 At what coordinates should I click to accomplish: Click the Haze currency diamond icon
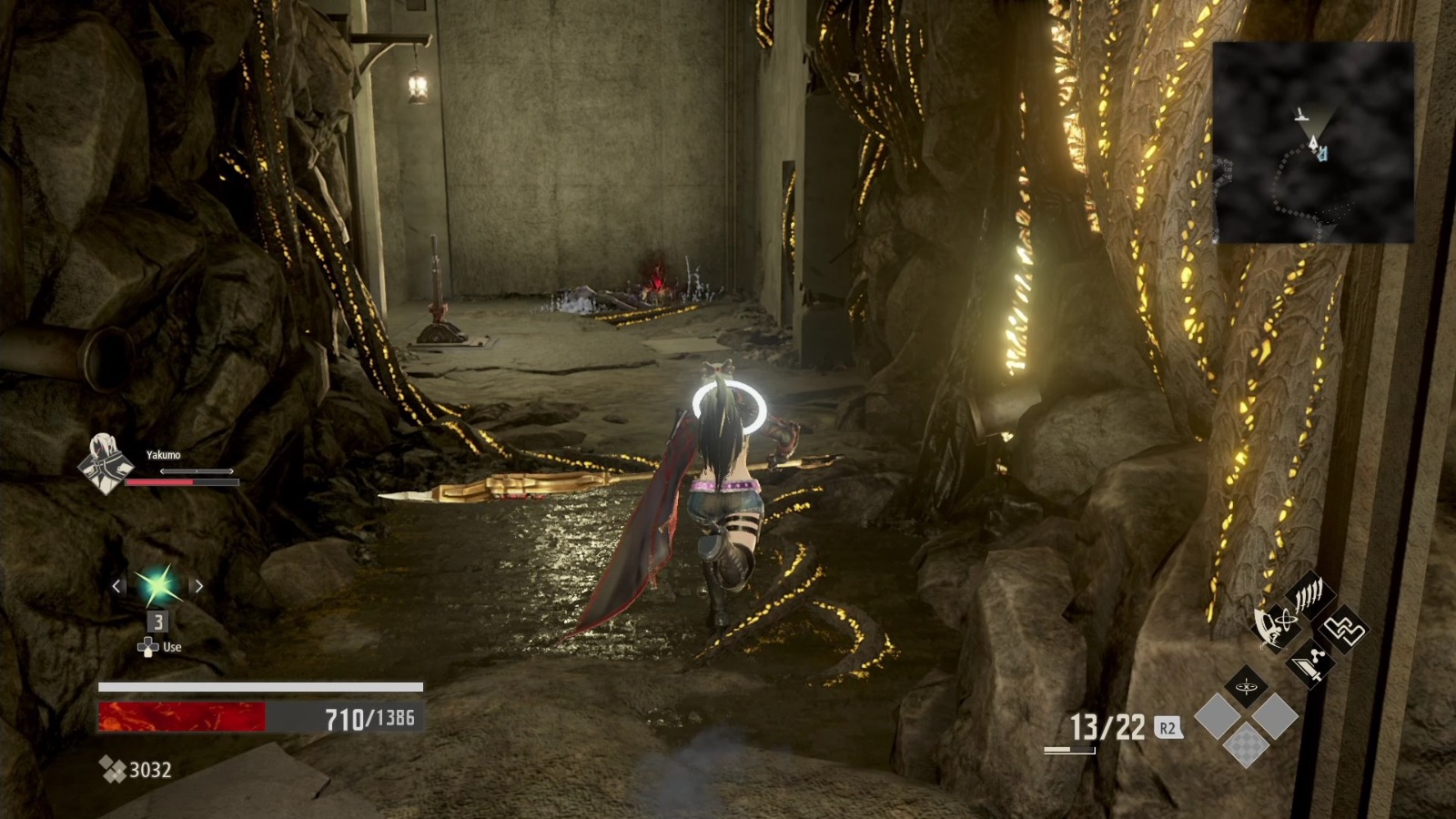115,770
